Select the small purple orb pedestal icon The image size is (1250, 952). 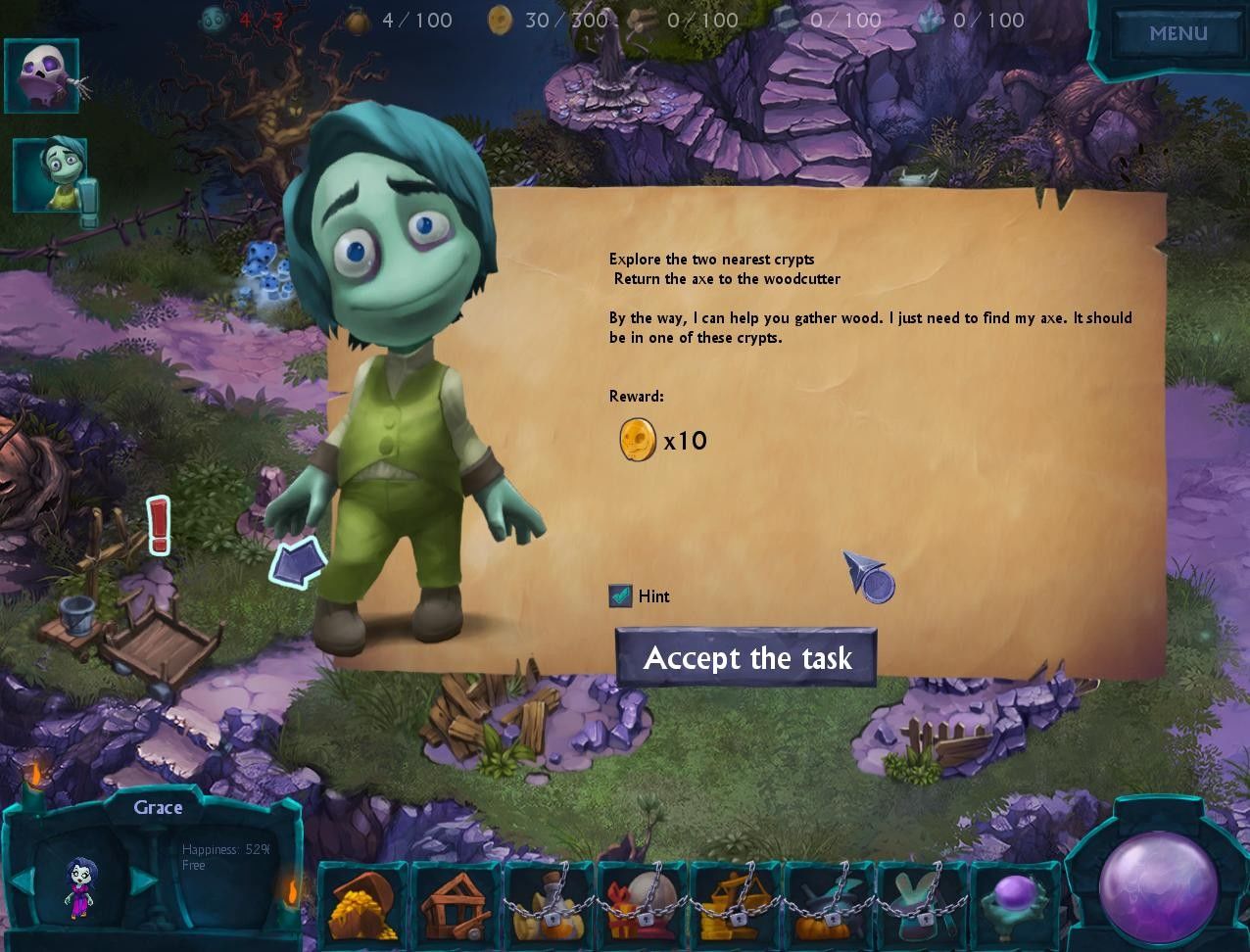[1015, 901]
